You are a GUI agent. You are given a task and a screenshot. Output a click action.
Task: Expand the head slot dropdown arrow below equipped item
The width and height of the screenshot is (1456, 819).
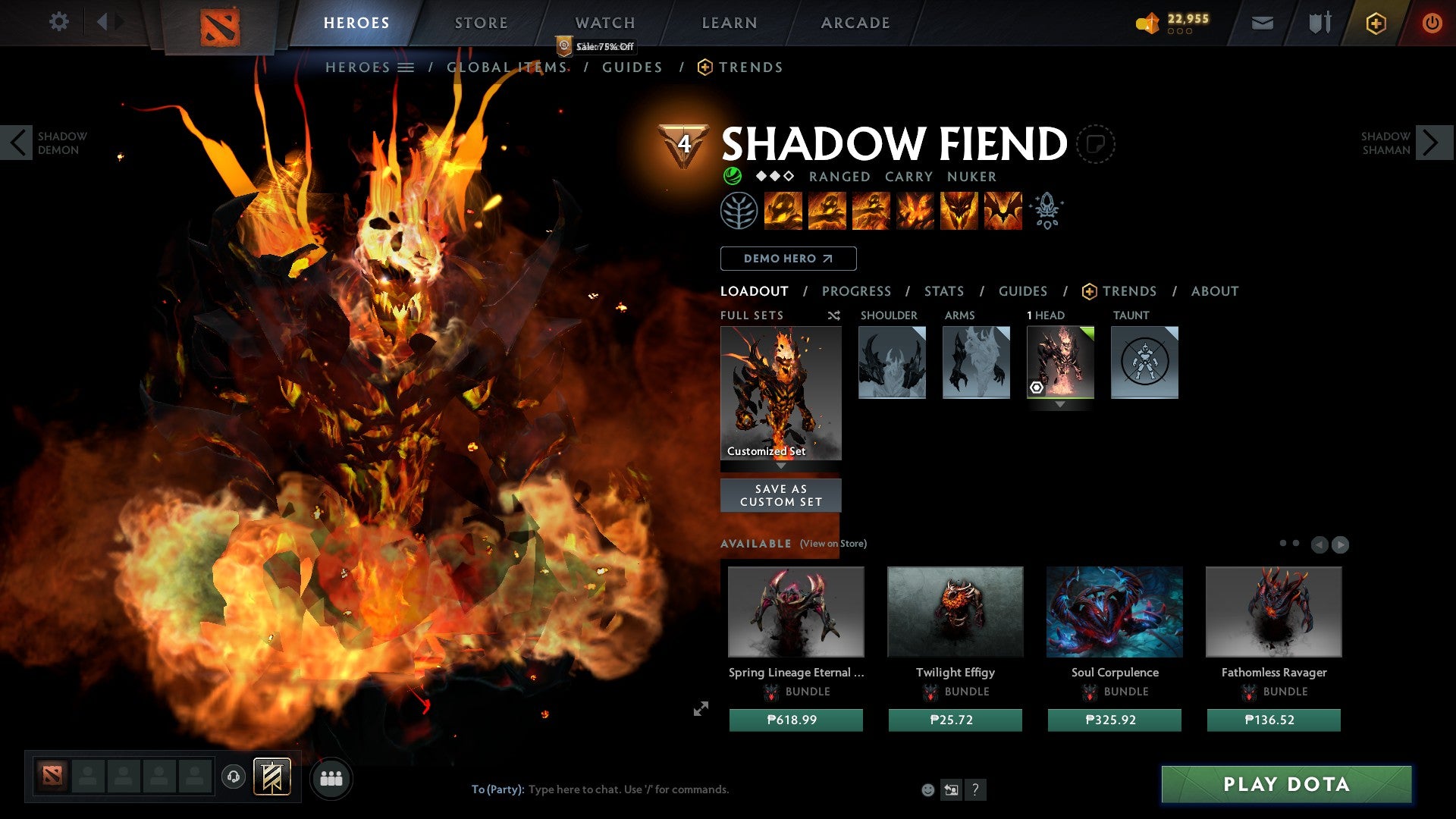coord(1060,404)
